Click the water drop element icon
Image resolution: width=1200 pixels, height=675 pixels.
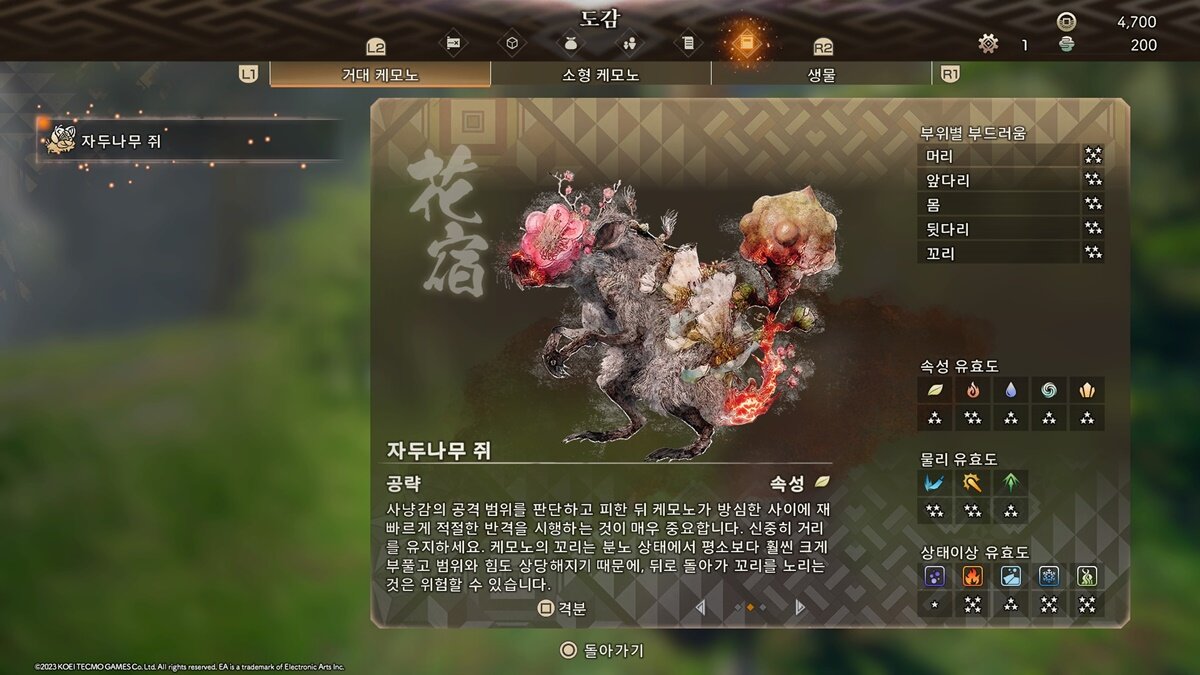click(1011, 391)
